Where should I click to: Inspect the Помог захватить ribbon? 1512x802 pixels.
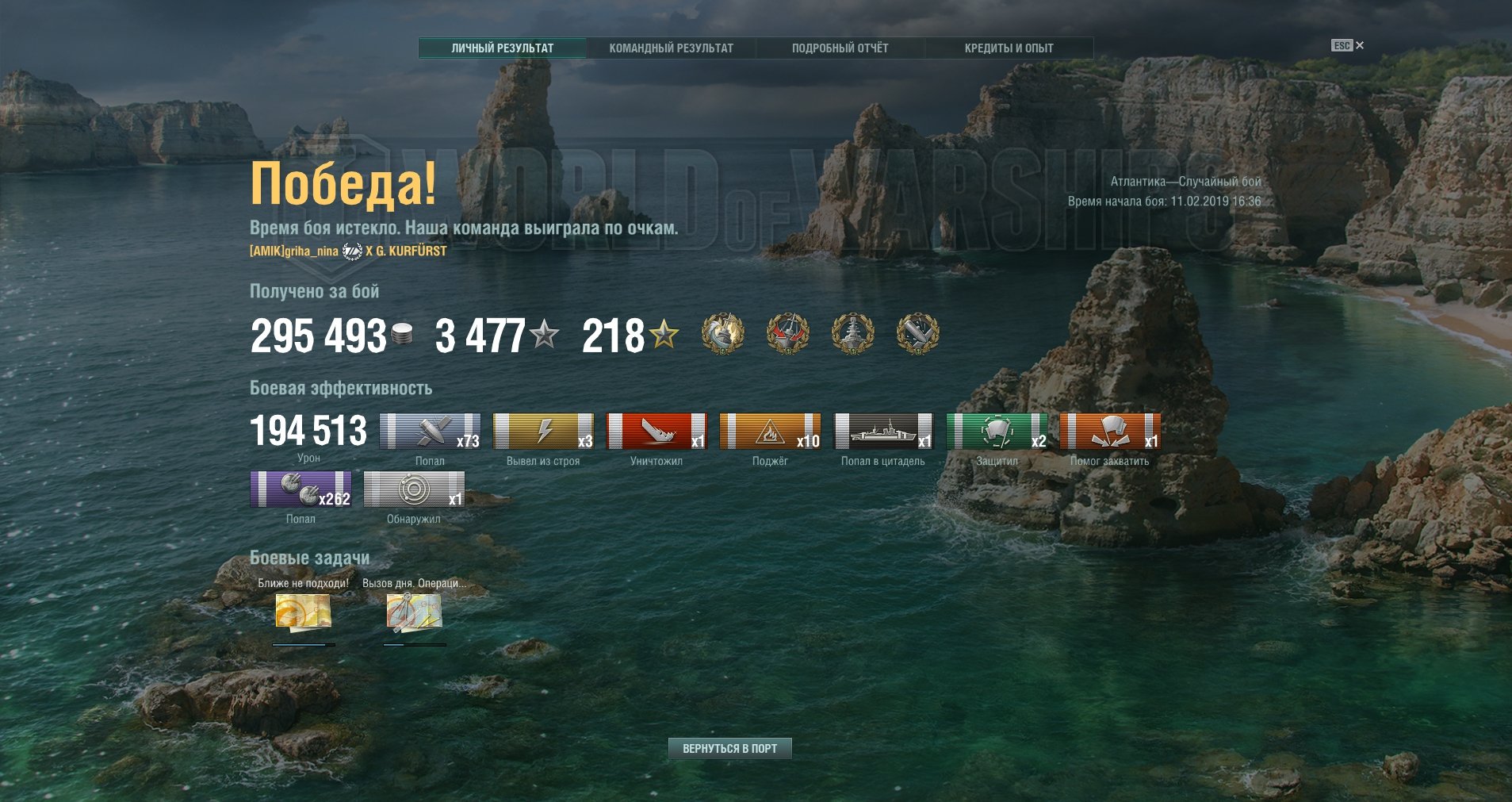[x=1110, y=432]
